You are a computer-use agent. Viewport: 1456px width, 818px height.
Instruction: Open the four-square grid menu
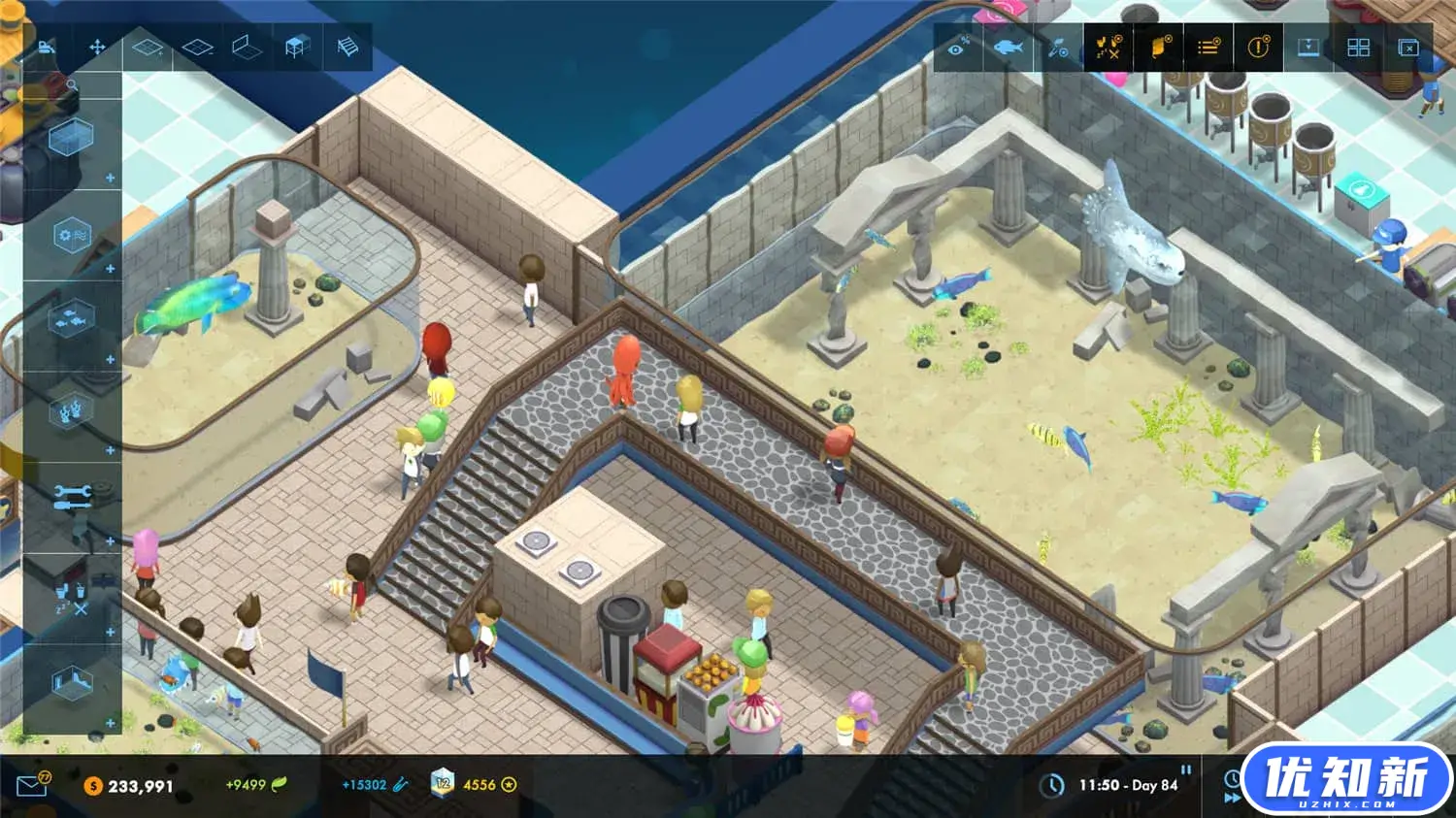(x=1358, y=48)
